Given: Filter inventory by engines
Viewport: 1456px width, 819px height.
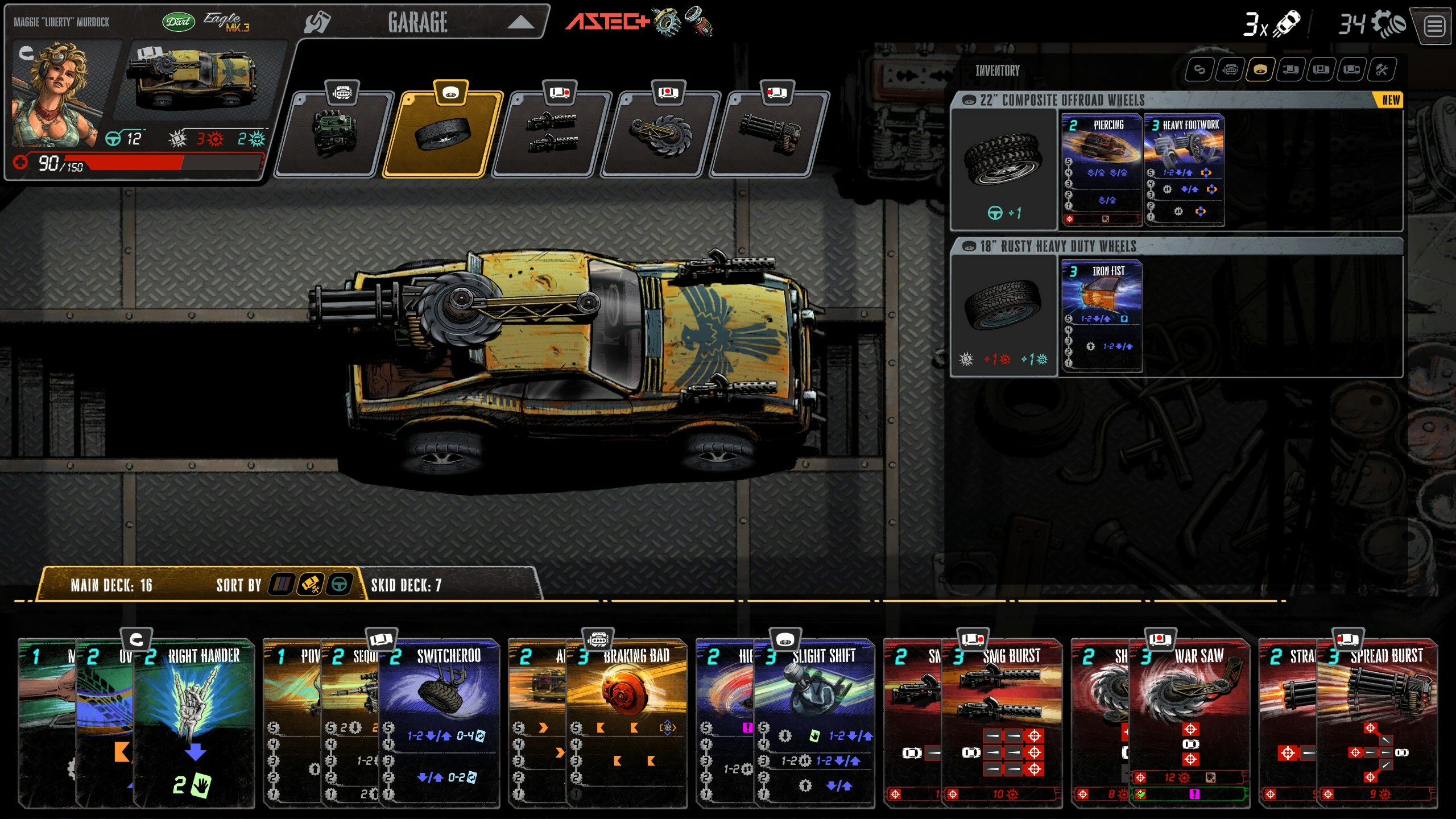Looking at the screenshot, I should pos(1231,70).
